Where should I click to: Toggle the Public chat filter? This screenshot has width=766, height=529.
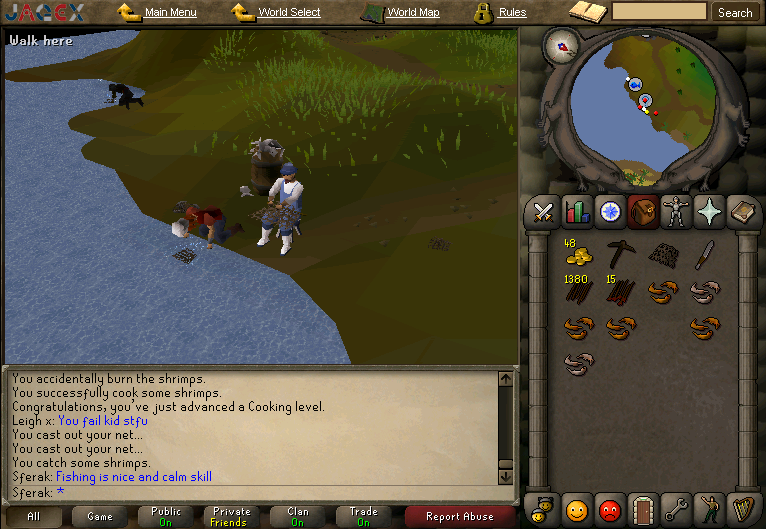coord(166,516)
